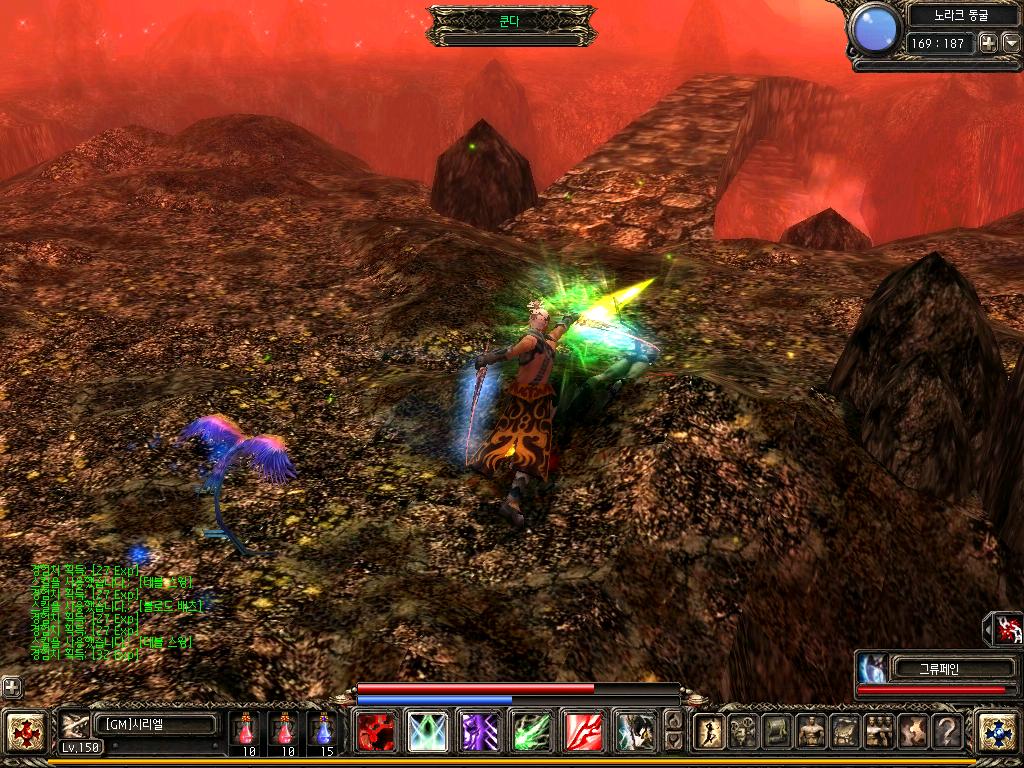The width and height of the screenshot is (1024, 768).
Task: Click the blue cross emblem button
Action: 996,731
